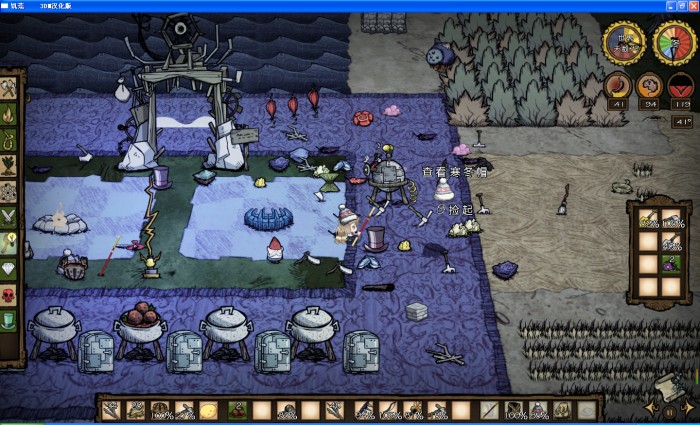Open the Refine diamond crafting tab
The image size is (700, 425).
pyautogui.click(x=9, y=269)
